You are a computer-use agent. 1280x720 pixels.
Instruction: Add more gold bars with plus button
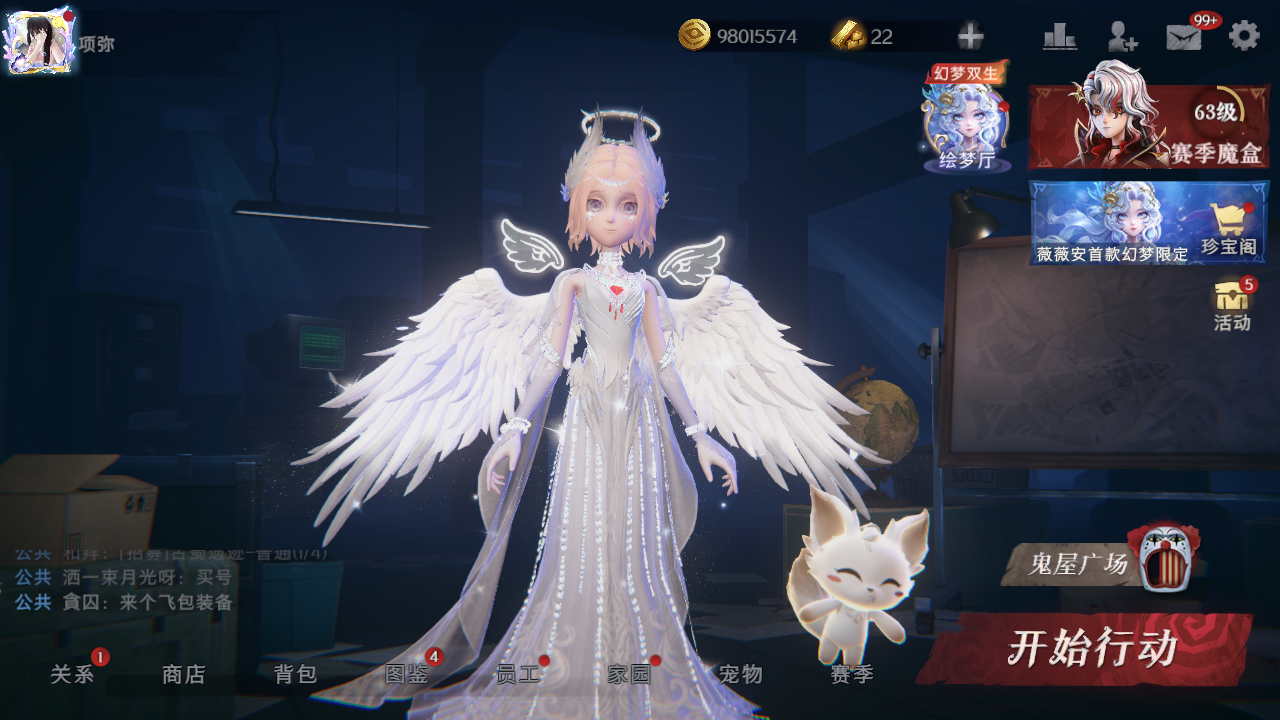pyautogui.click(x=970, y=37)
